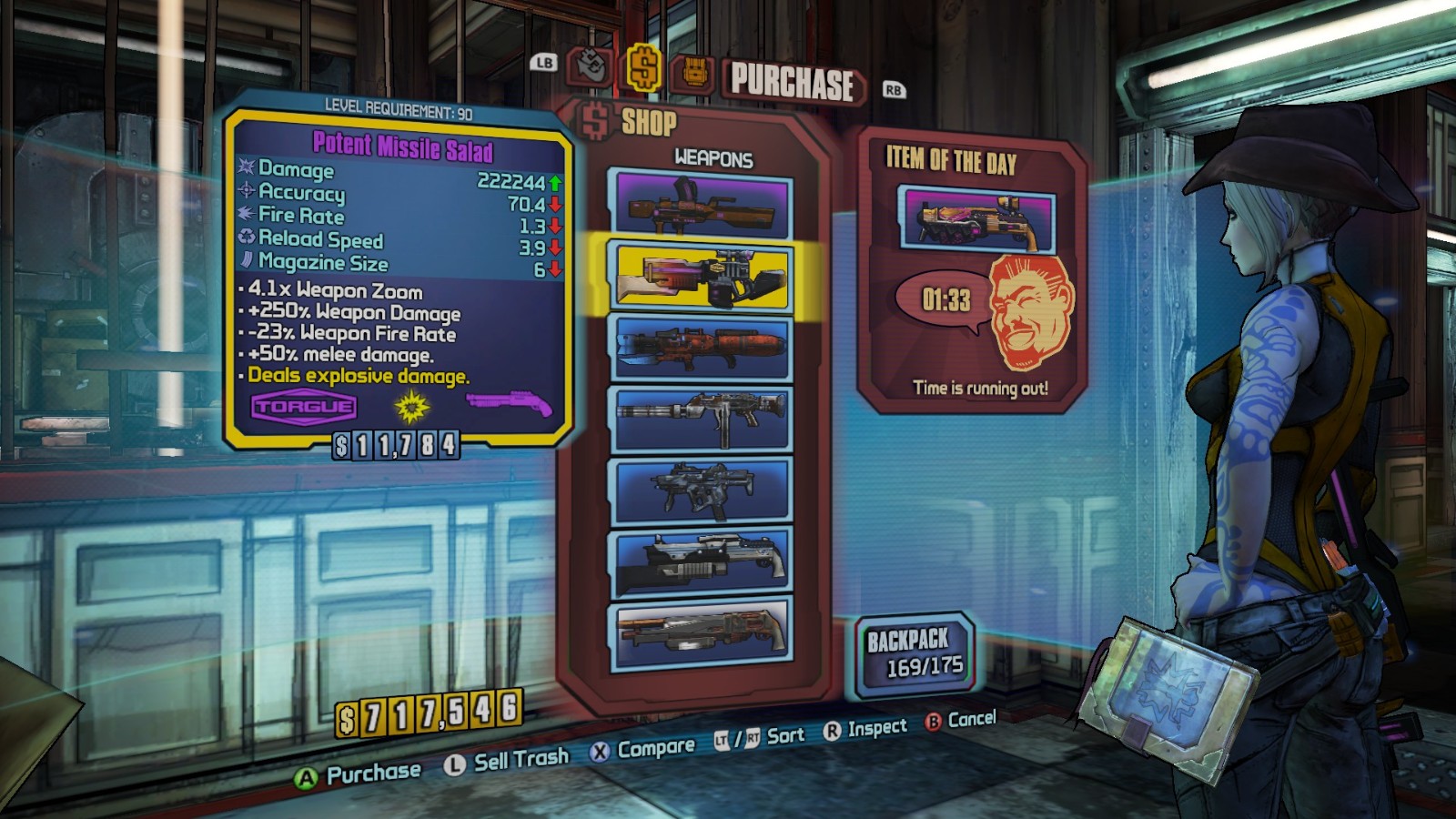Viewport: 1456px width, 819px height.
Task: Switch to the gold dollar Purchase tab
Action: [x=642, y=68]
